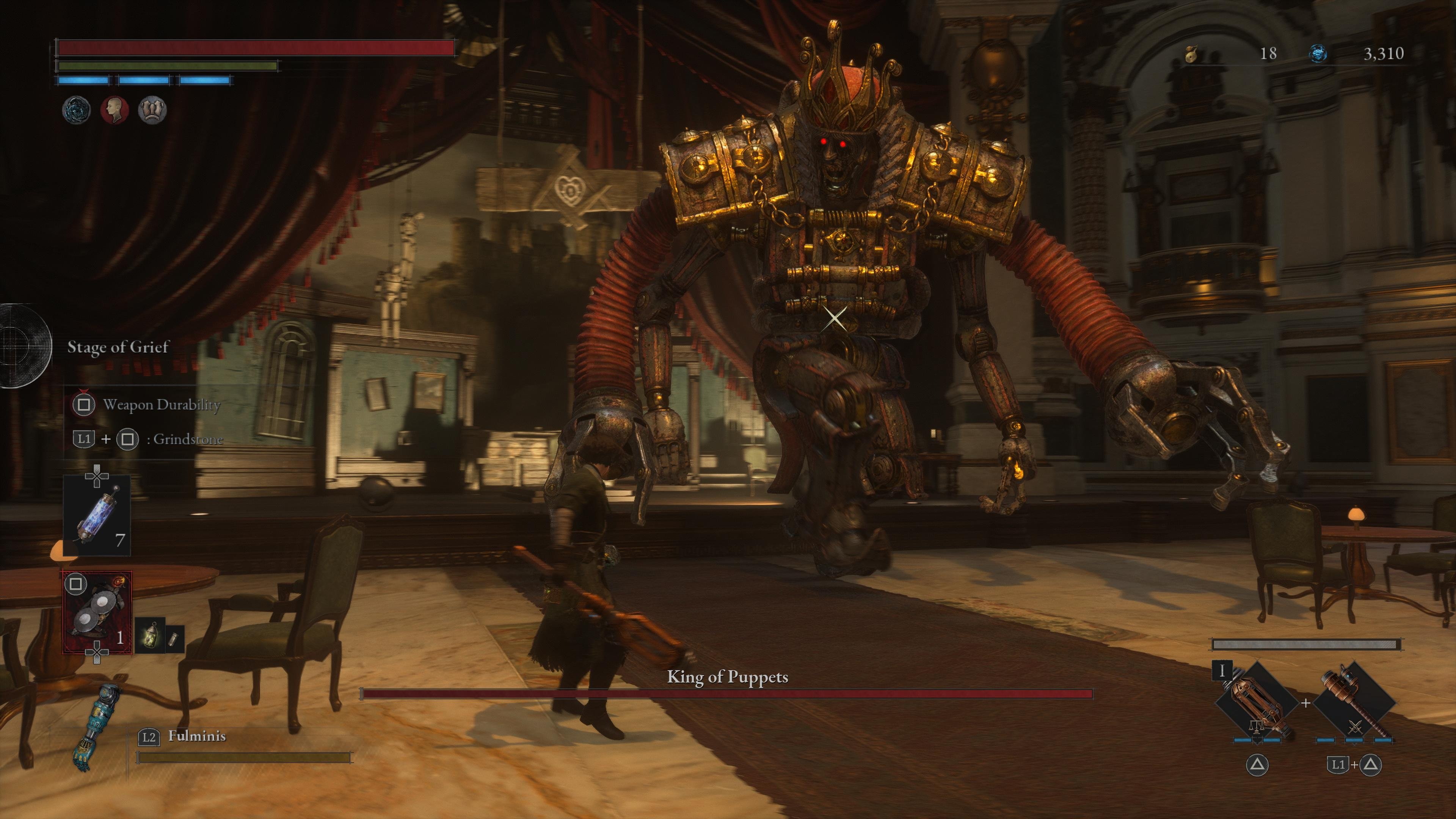Select the Pulse Cell healing item slot
This screenshot has height=819, width=1456.
pos(97,515)
